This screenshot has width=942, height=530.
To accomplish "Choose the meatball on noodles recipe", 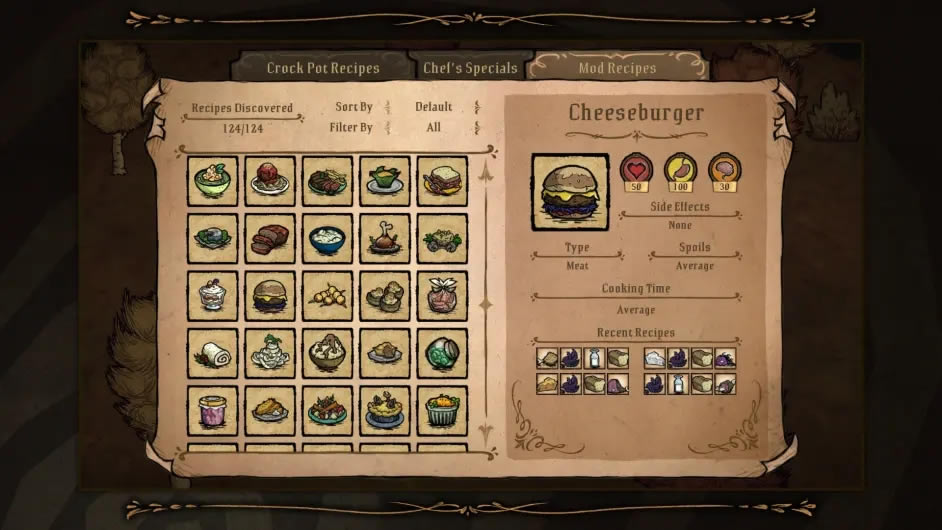I will tap(270, 181).
